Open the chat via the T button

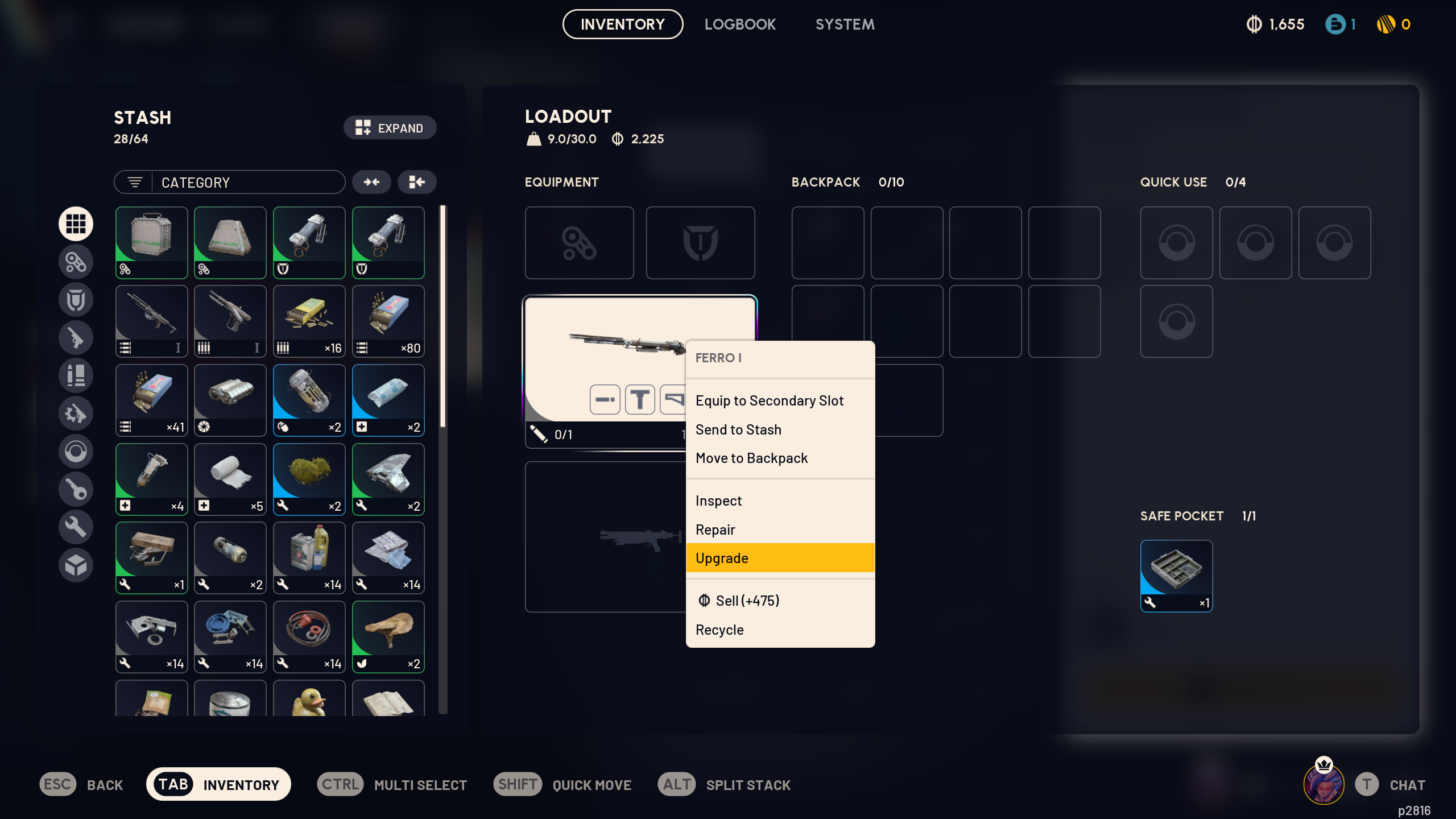1366,784
